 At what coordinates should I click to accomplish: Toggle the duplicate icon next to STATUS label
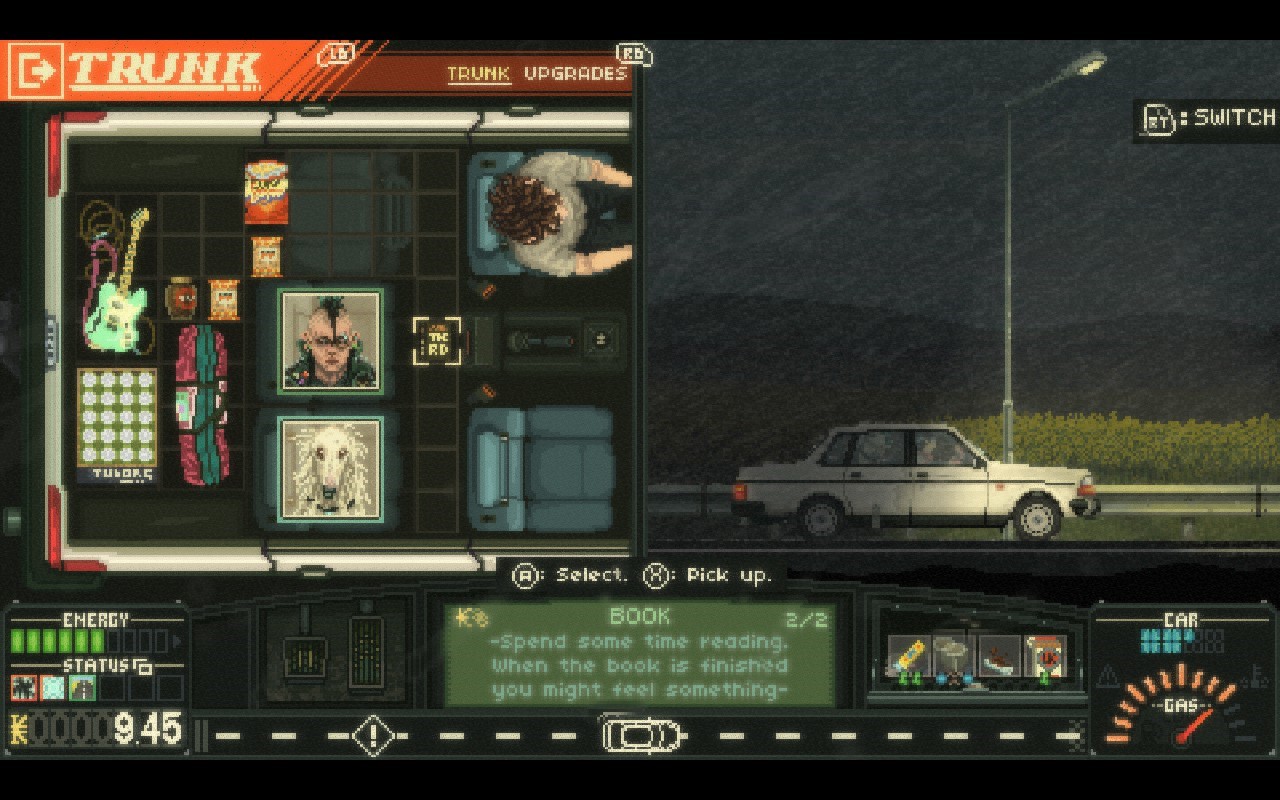point(144,666)
